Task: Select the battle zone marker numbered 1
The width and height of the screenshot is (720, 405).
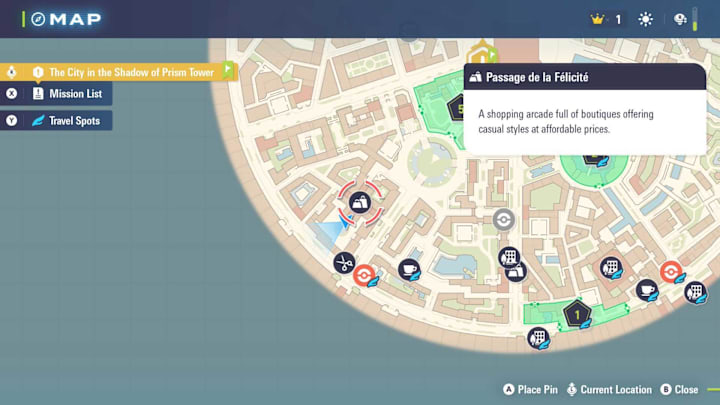Action: [576, 315]
